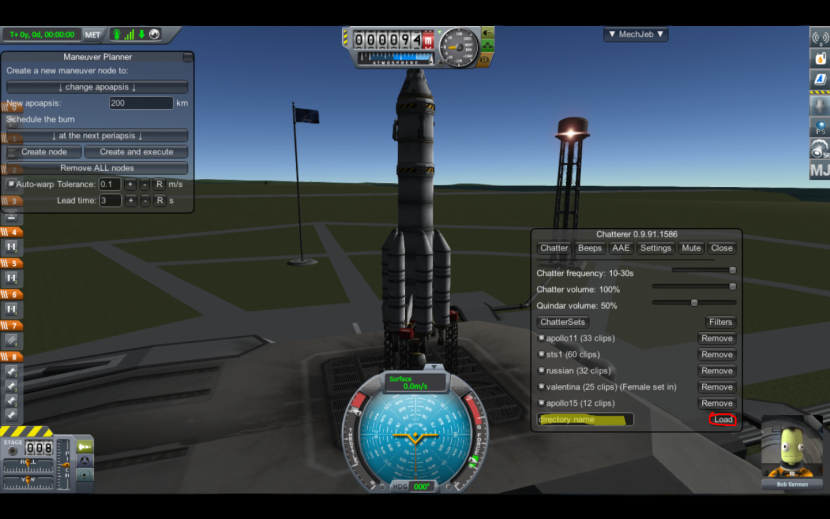Show Chatterer Settings
The image size is (830, 519).
click(x=656, y=248)
